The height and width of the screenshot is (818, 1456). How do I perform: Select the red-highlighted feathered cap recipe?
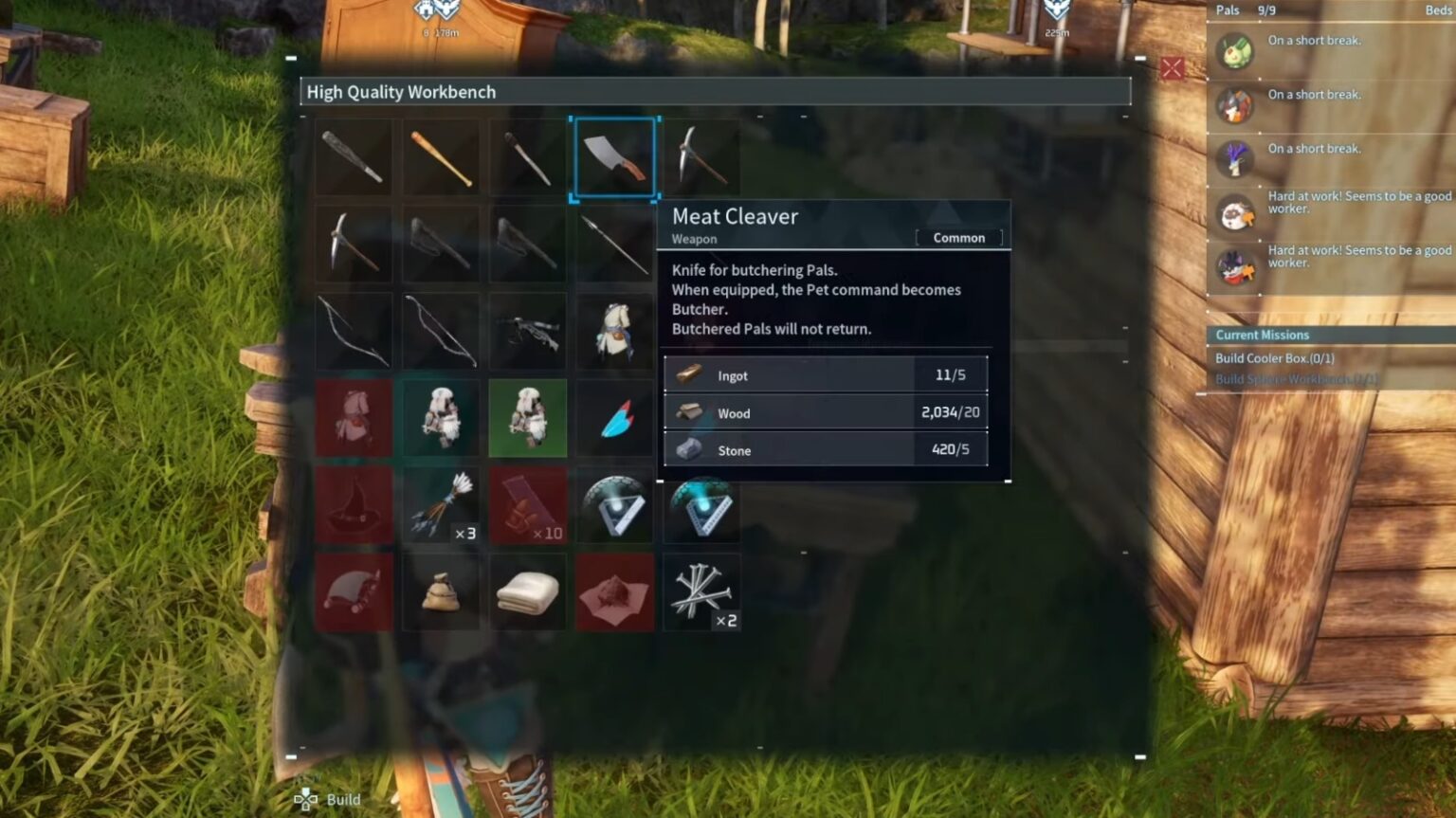coord(354,593)
